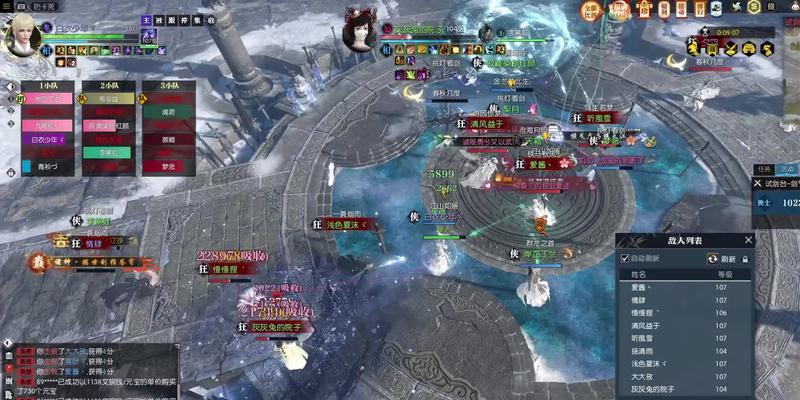800x400 pixels.
Task: Toggle the lock icon in enemy list
Action: click(745, 258)
